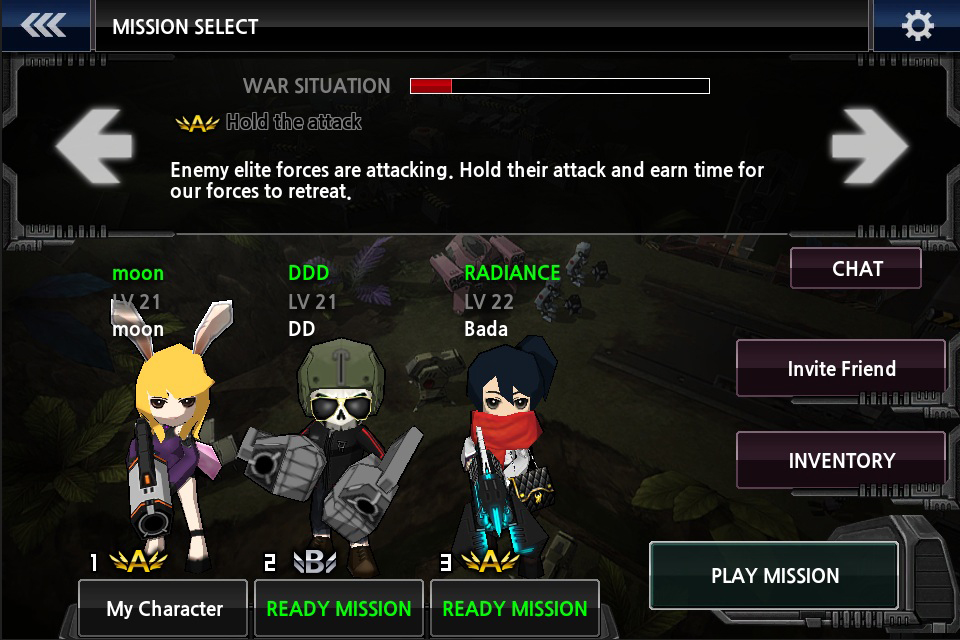960x640 pixels.
Task: Open the My Character button
Action: point(163,608)
